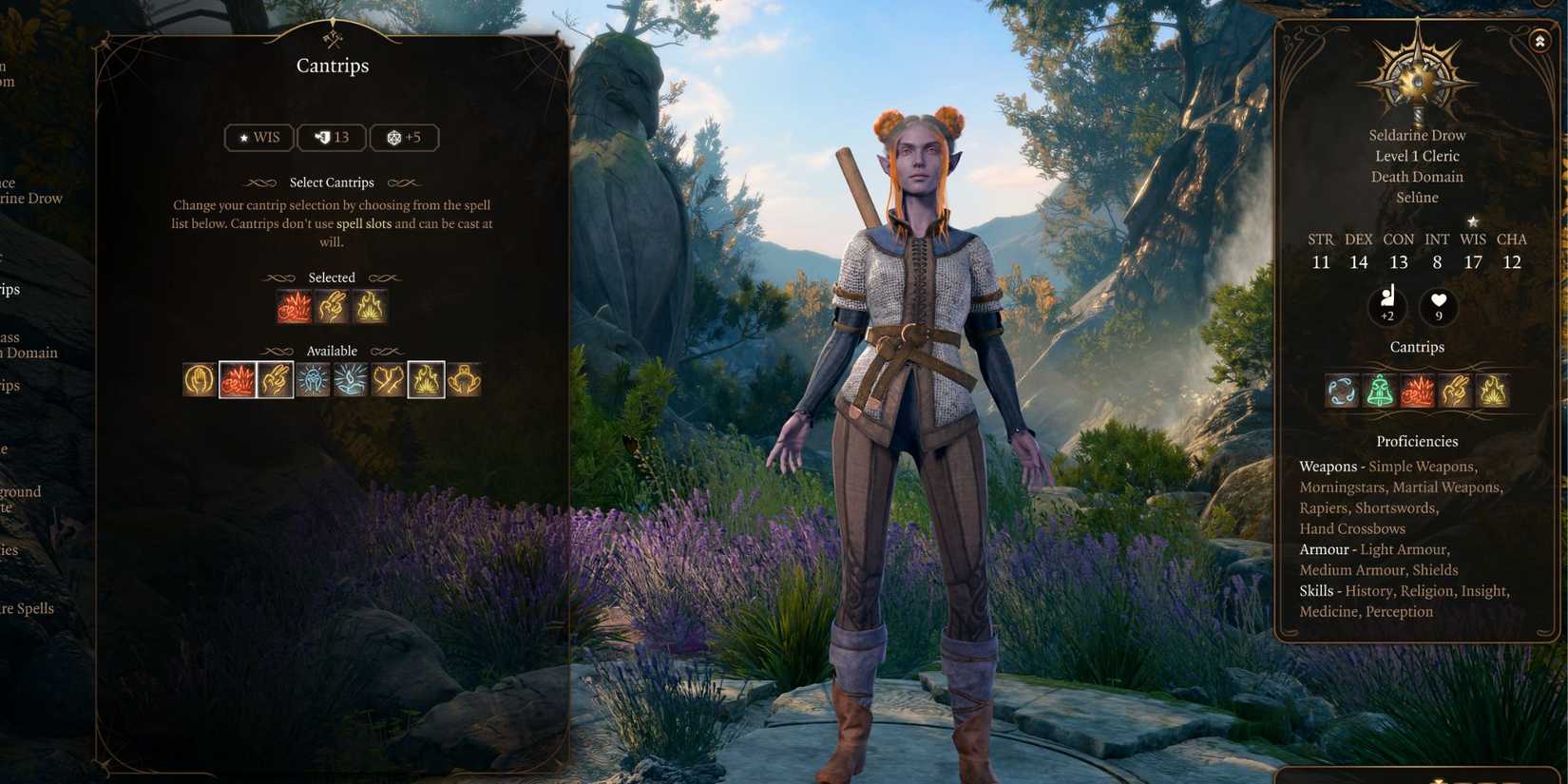Open the Cantrips step in the left sidebar
The width and height of the screenshot is (1568, 784).
tap(13, 289)
